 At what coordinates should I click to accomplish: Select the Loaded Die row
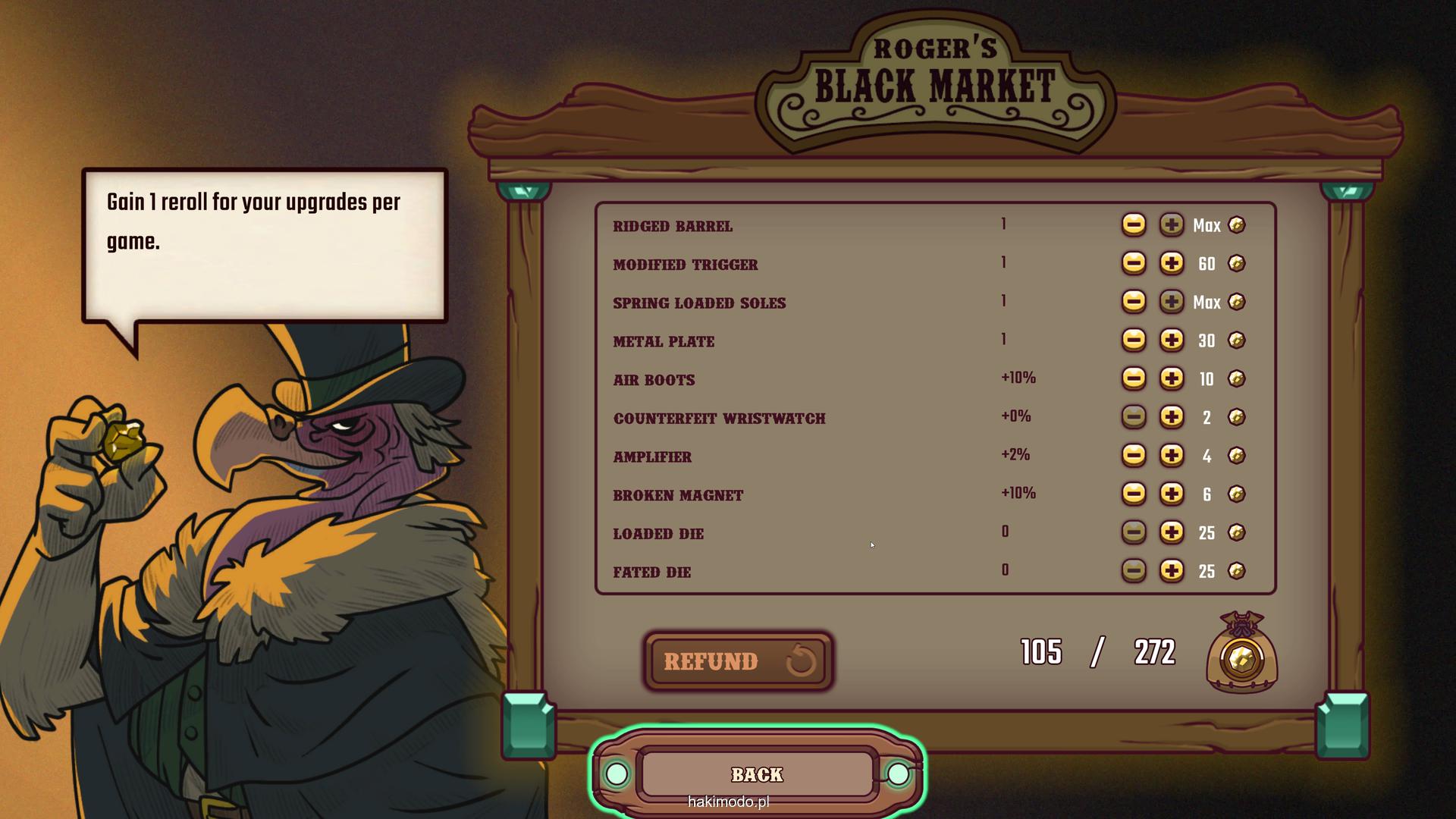pyautogui.click(x=658, y=534)
